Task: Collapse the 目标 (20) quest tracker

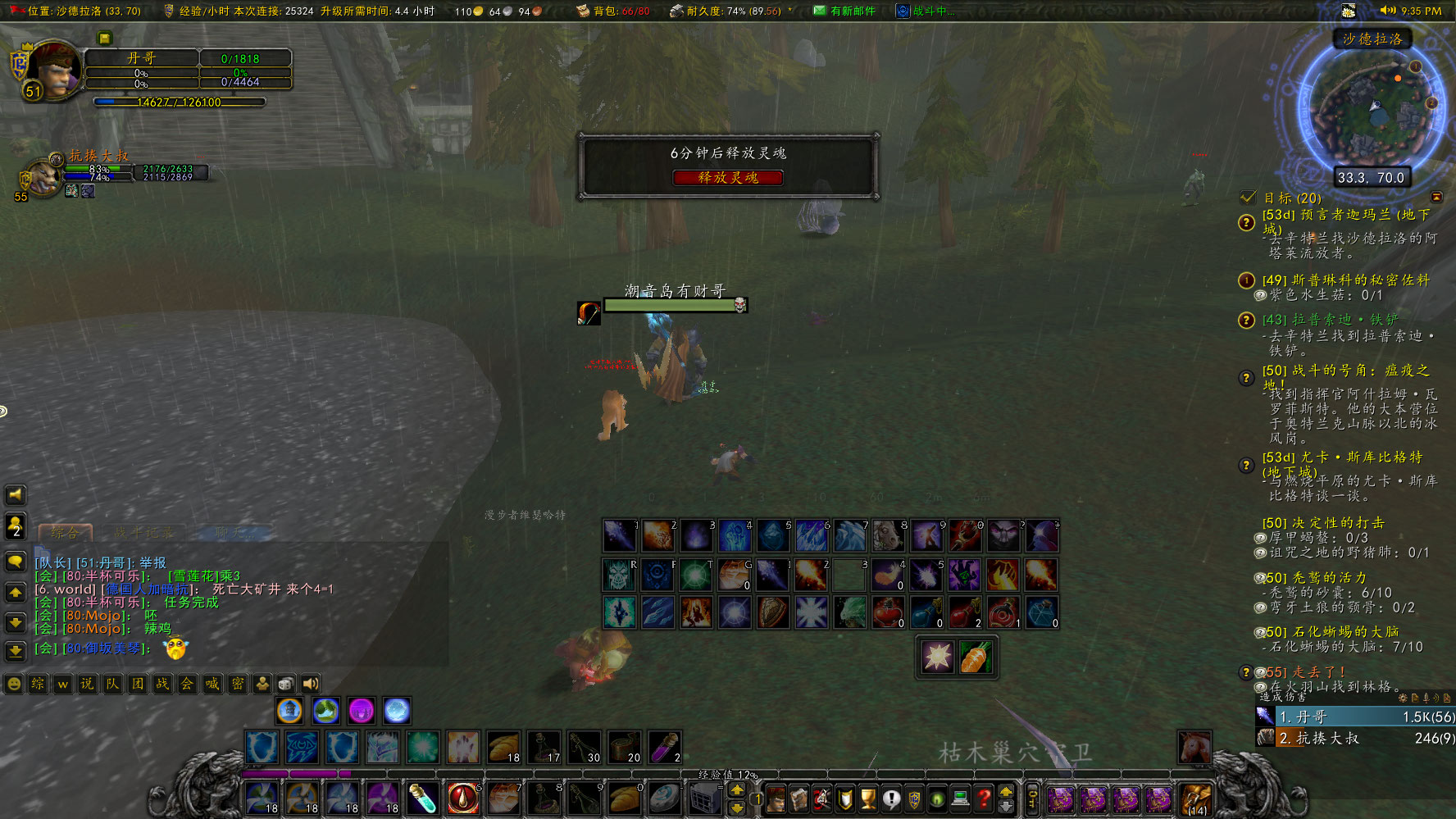Action: (x=1437, y=197)
